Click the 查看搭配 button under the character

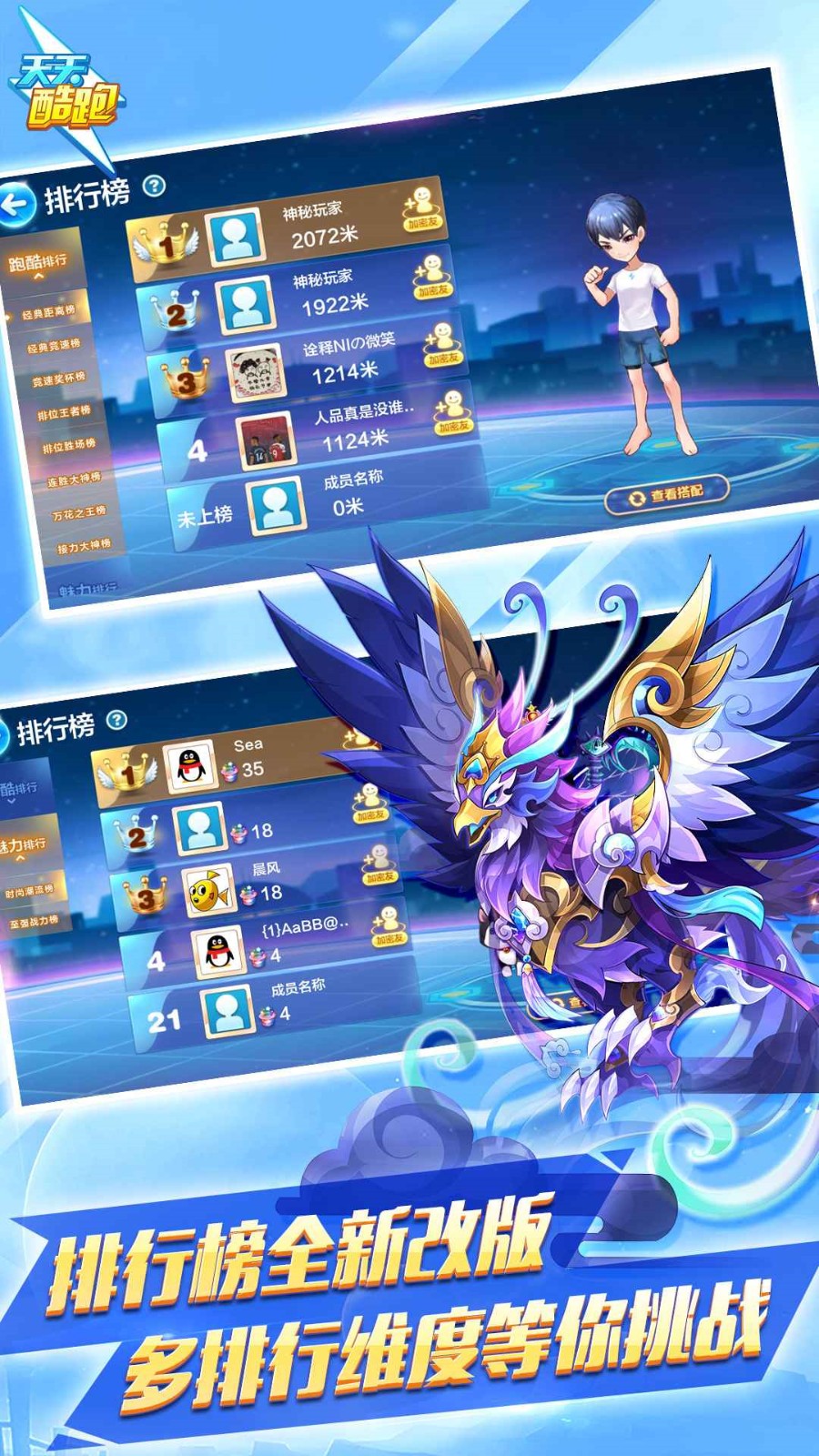[668, 495]
